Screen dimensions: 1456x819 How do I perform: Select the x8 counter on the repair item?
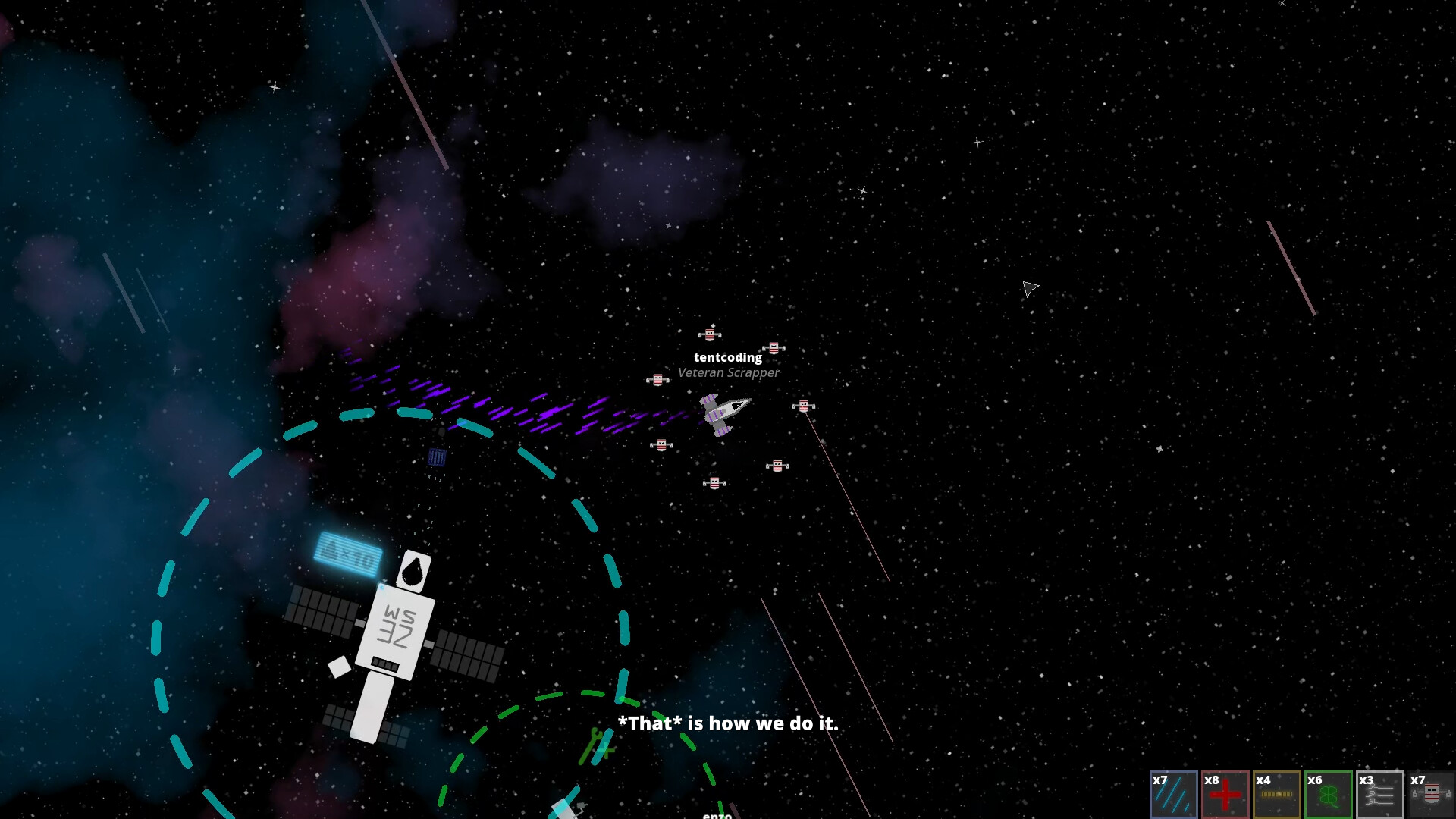(x=1211, y=779)
